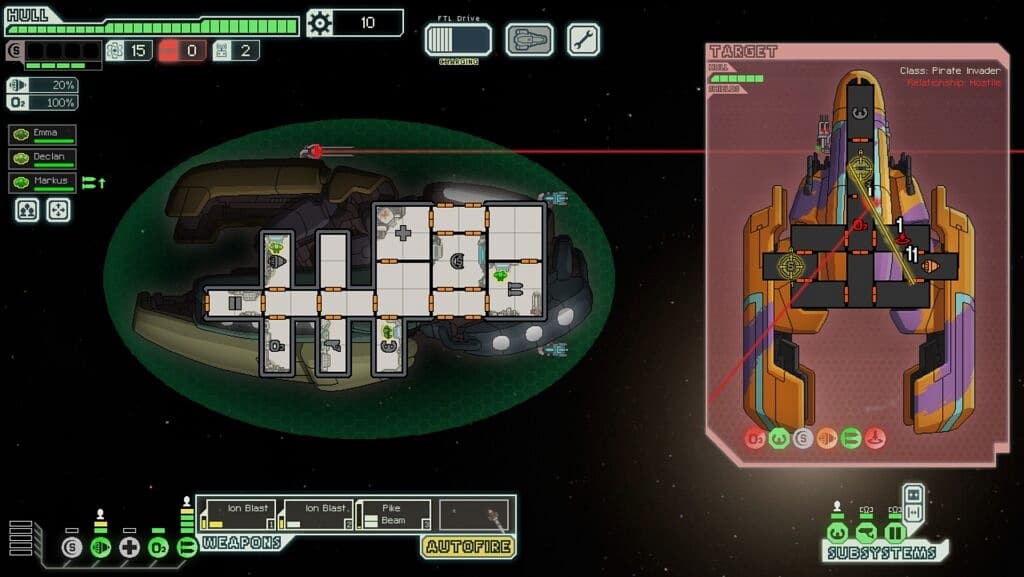Screen dimensions: 1024x577
Task: Select the door control subsystem icon
Action: click(895, 534)
